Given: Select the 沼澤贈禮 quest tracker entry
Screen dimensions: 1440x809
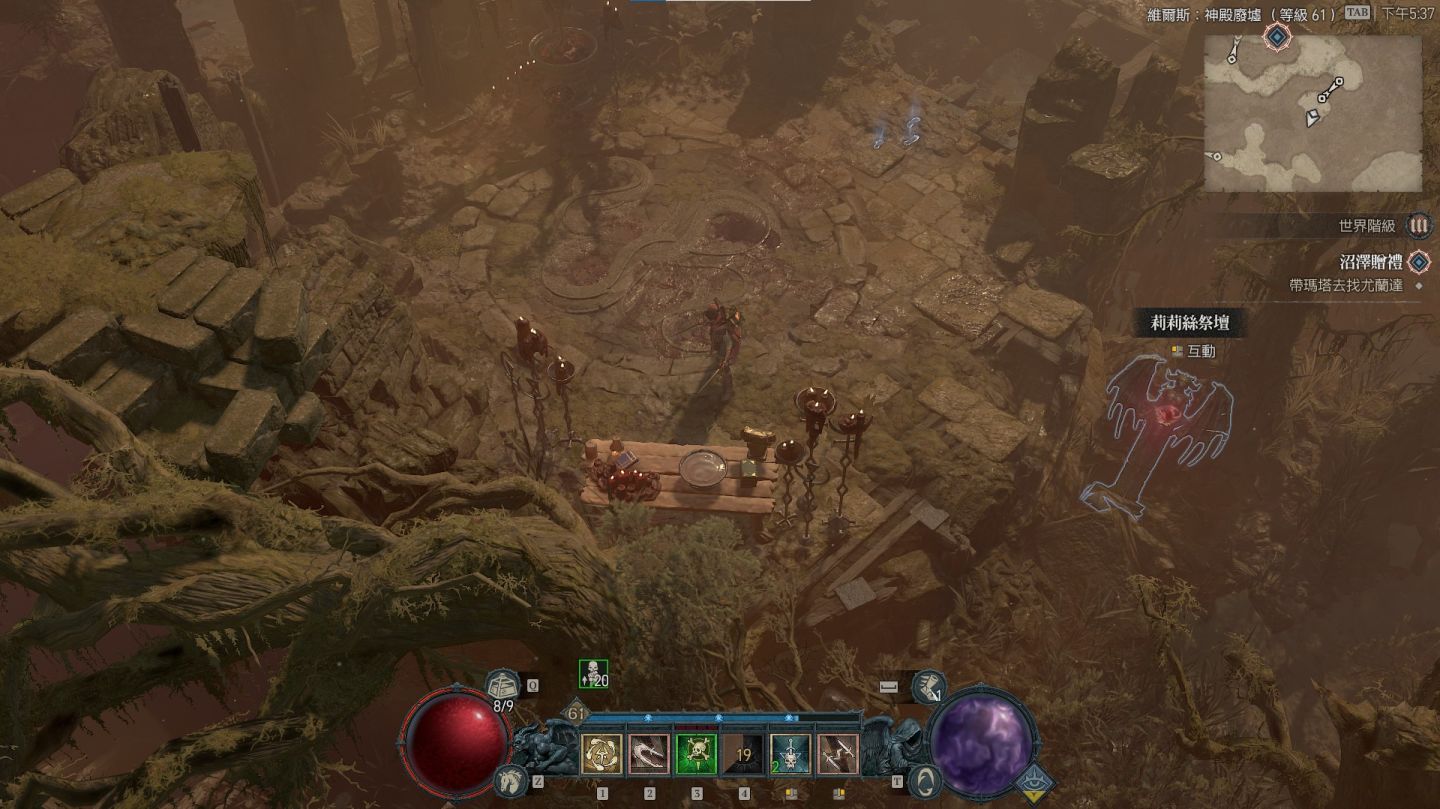Looking at the screenshot, I should 1371,262.
